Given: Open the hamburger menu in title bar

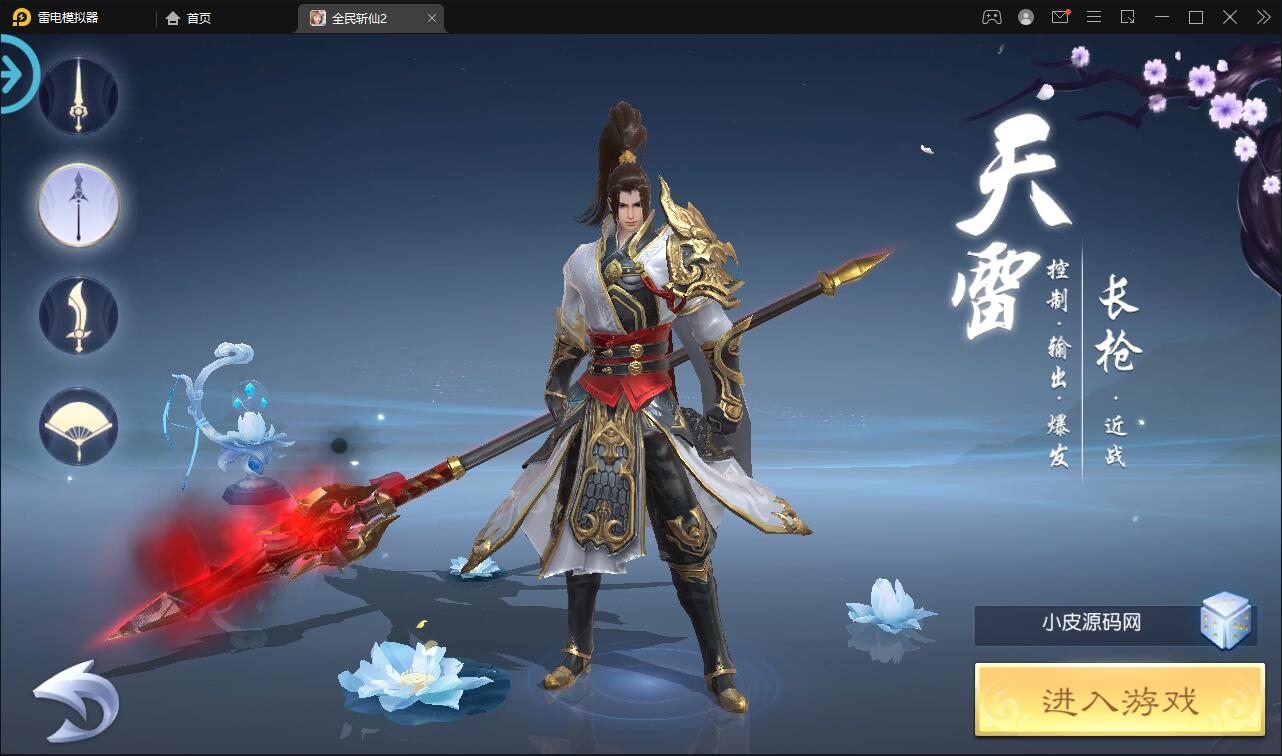Looking at the screenshot, I should click(x=1094, y=17).
